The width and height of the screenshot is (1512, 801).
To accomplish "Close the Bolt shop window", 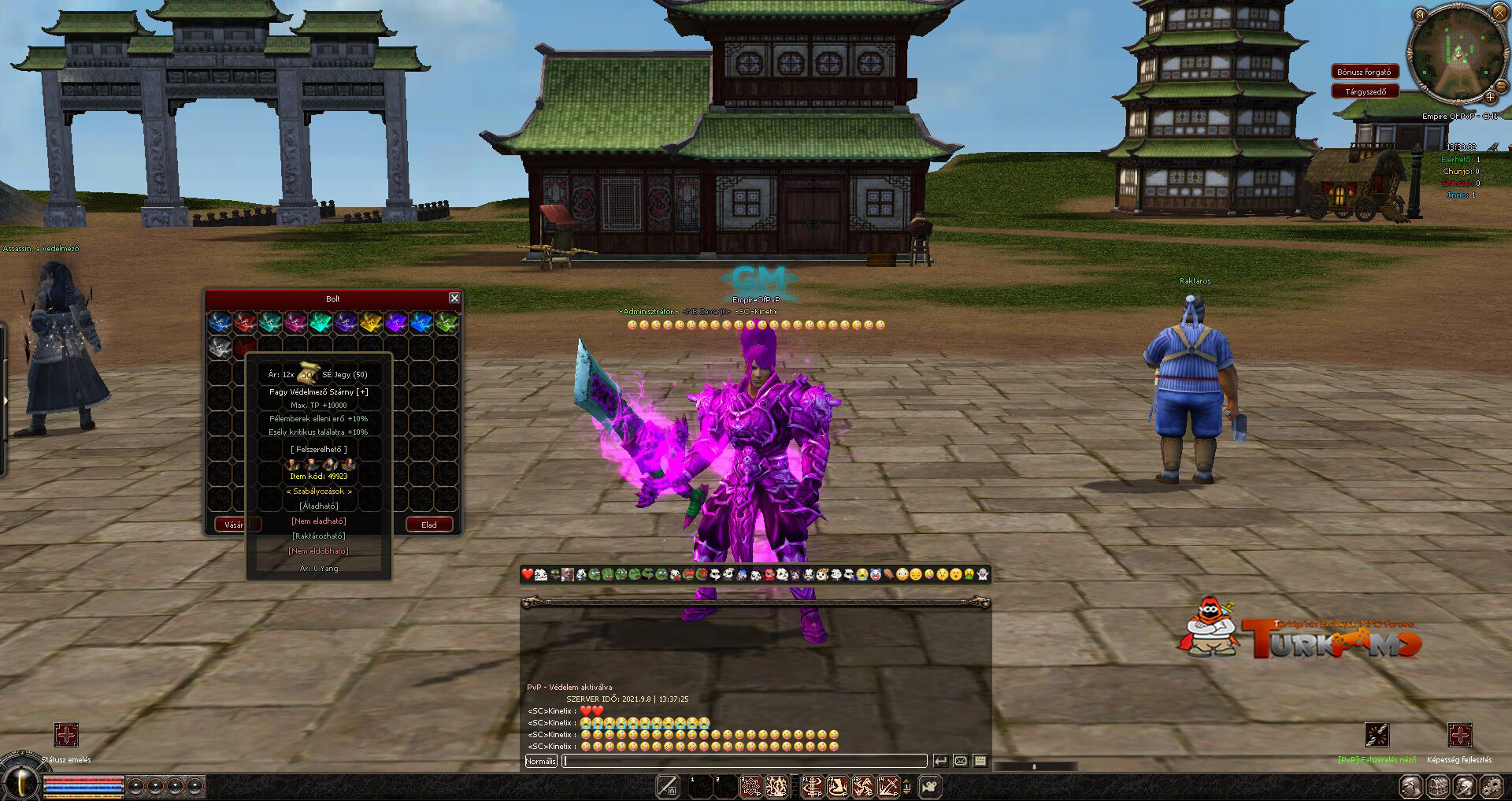I will 454,298.
